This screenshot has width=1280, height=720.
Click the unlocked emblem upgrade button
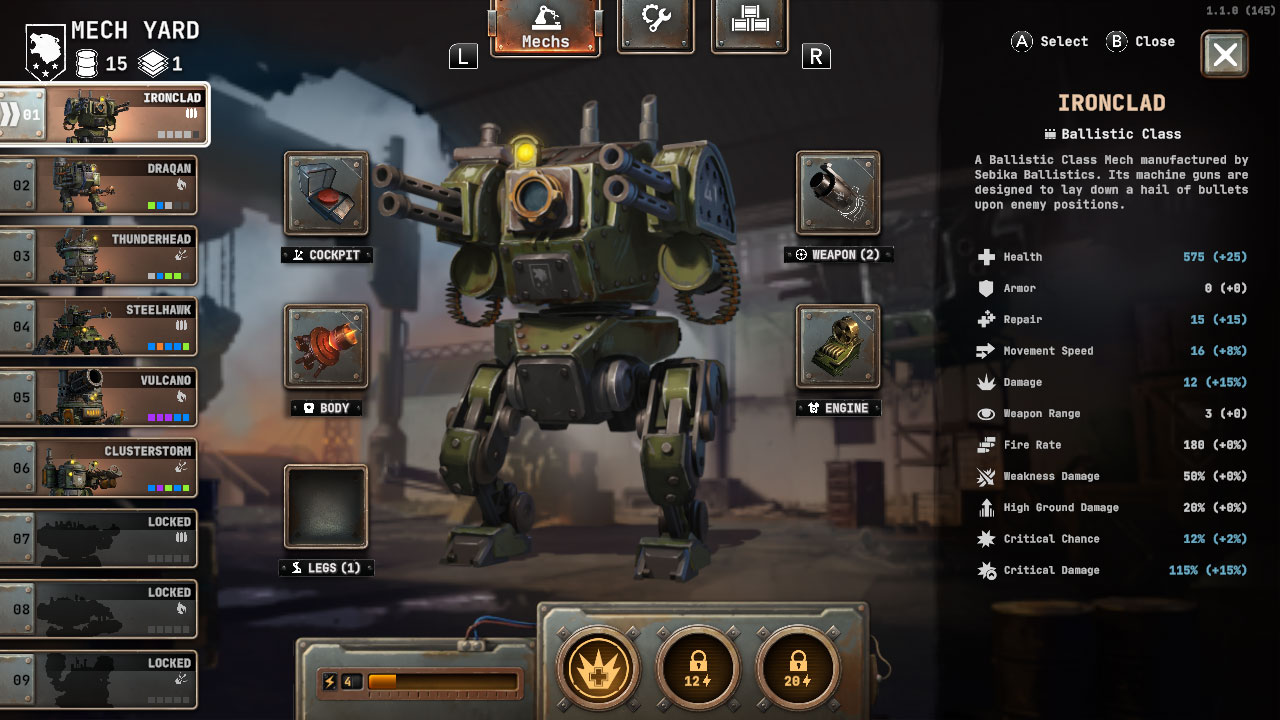pos(597,667)
